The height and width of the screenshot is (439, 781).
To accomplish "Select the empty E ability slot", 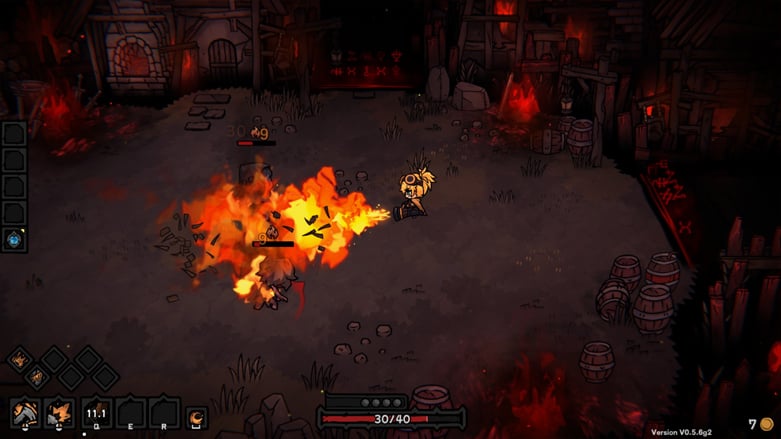I will pos(130,411).
